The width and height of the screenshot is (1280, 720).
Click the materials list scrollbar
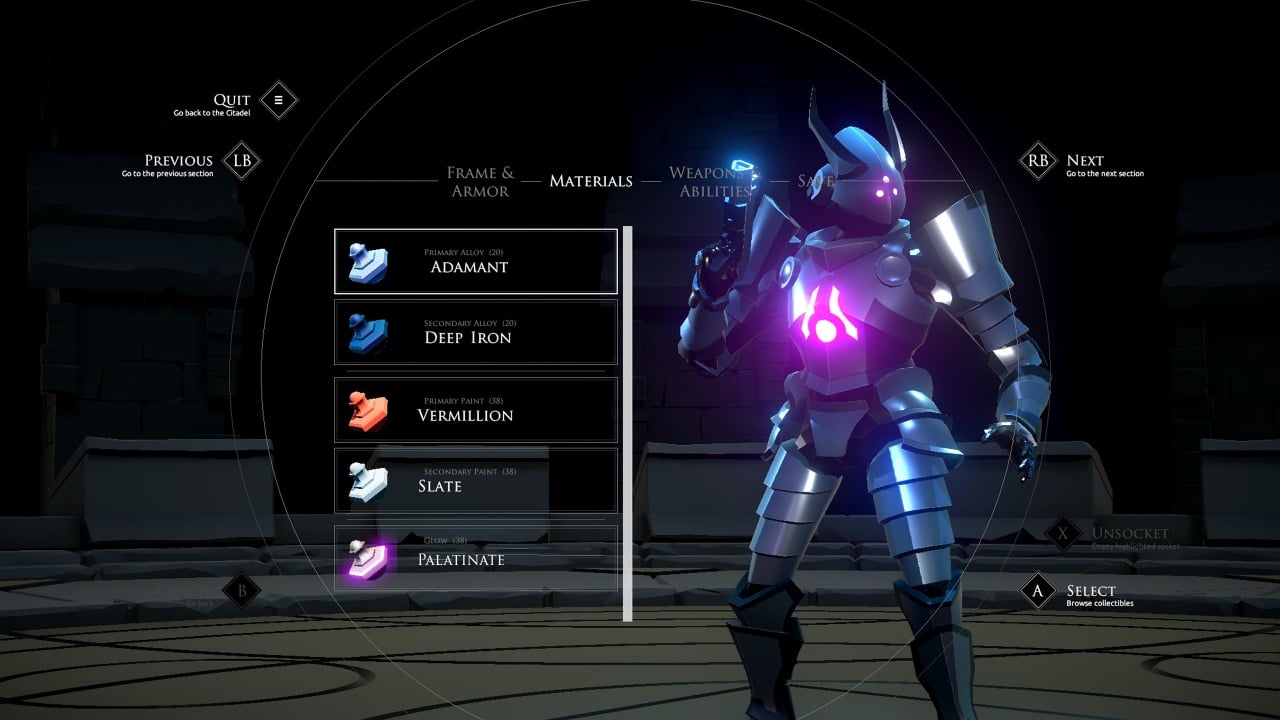[628, 422]
